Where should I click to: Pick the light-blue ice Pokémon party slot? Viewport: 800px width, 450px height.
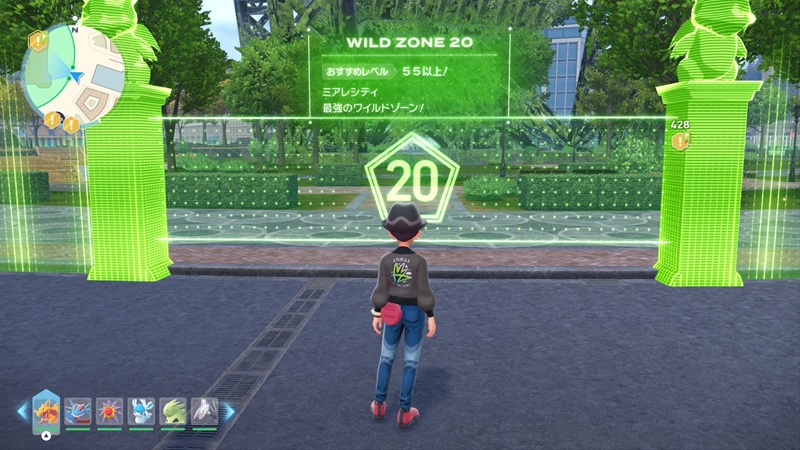141,410
